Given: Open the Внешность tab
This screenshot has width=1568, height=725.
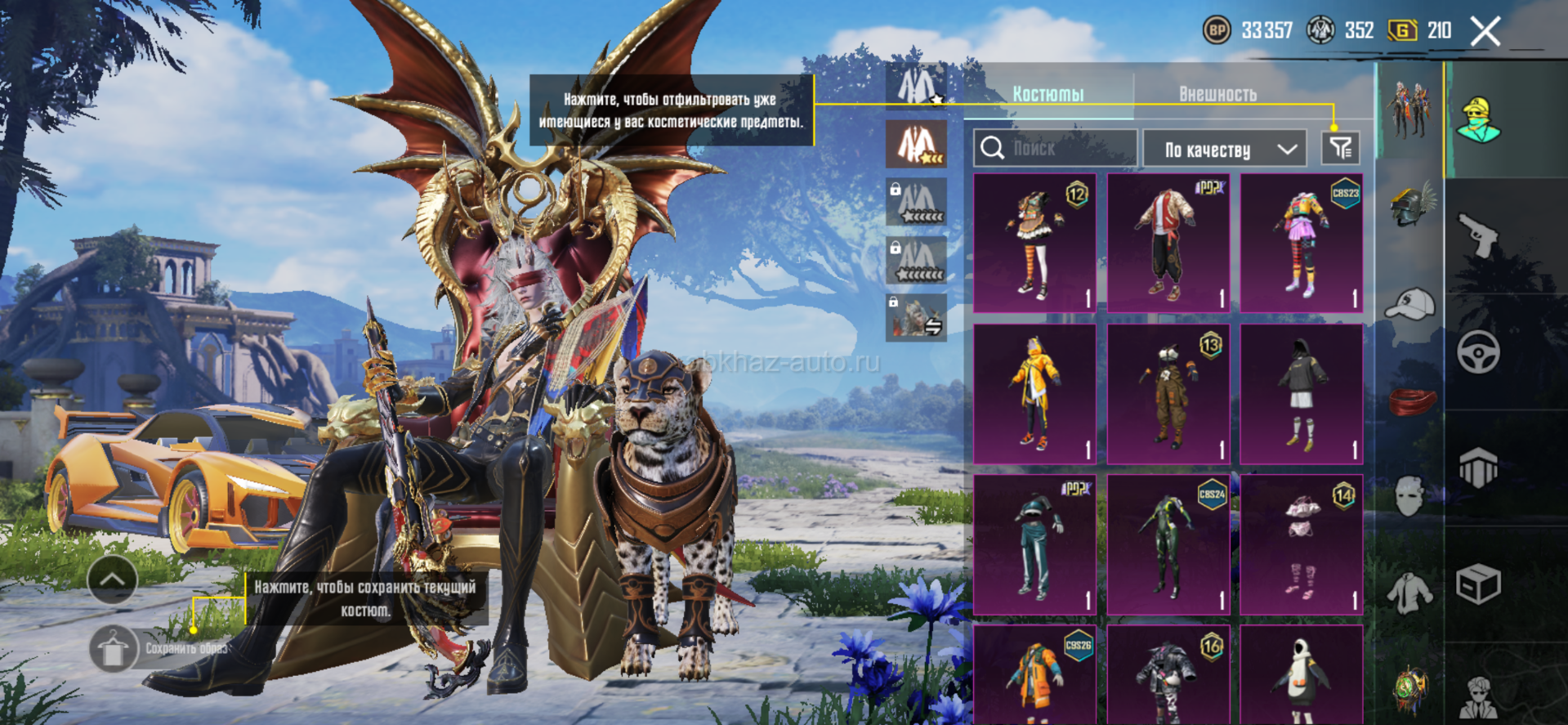Looking at the screenshot, I should click(1217, 94).
